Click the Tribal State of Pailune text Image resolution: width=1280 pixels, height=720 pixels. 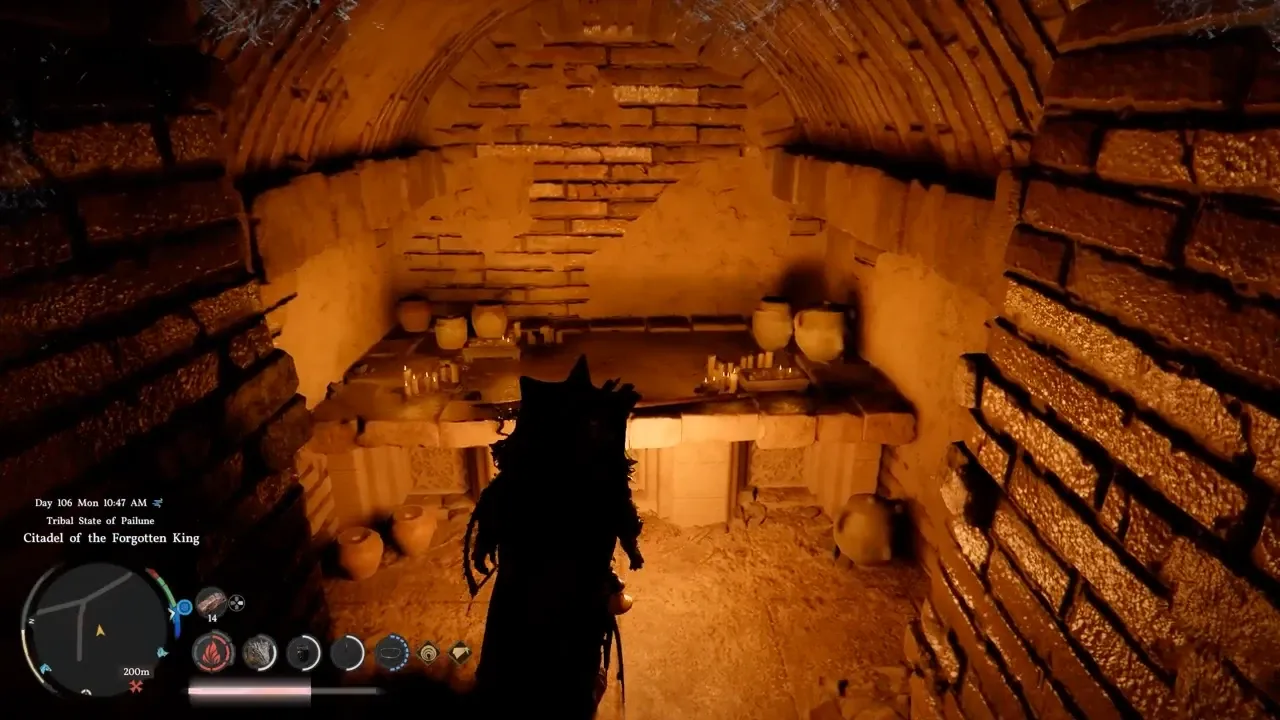tap(101, 520)
